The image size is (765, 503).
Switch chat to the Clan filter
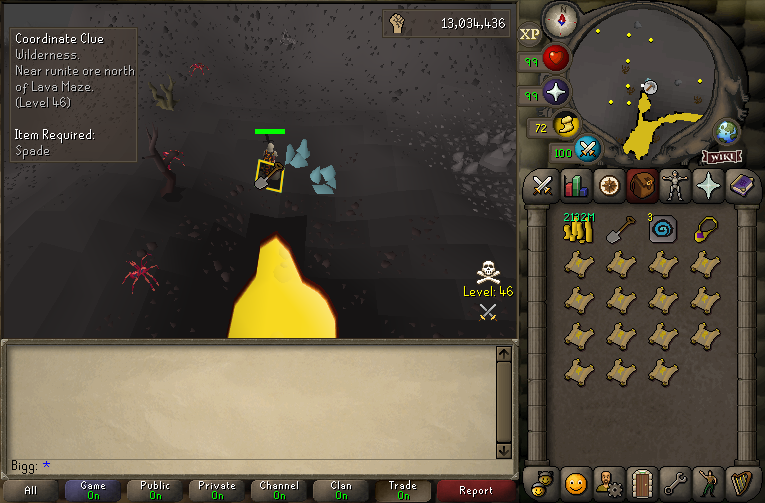point(340,490)
